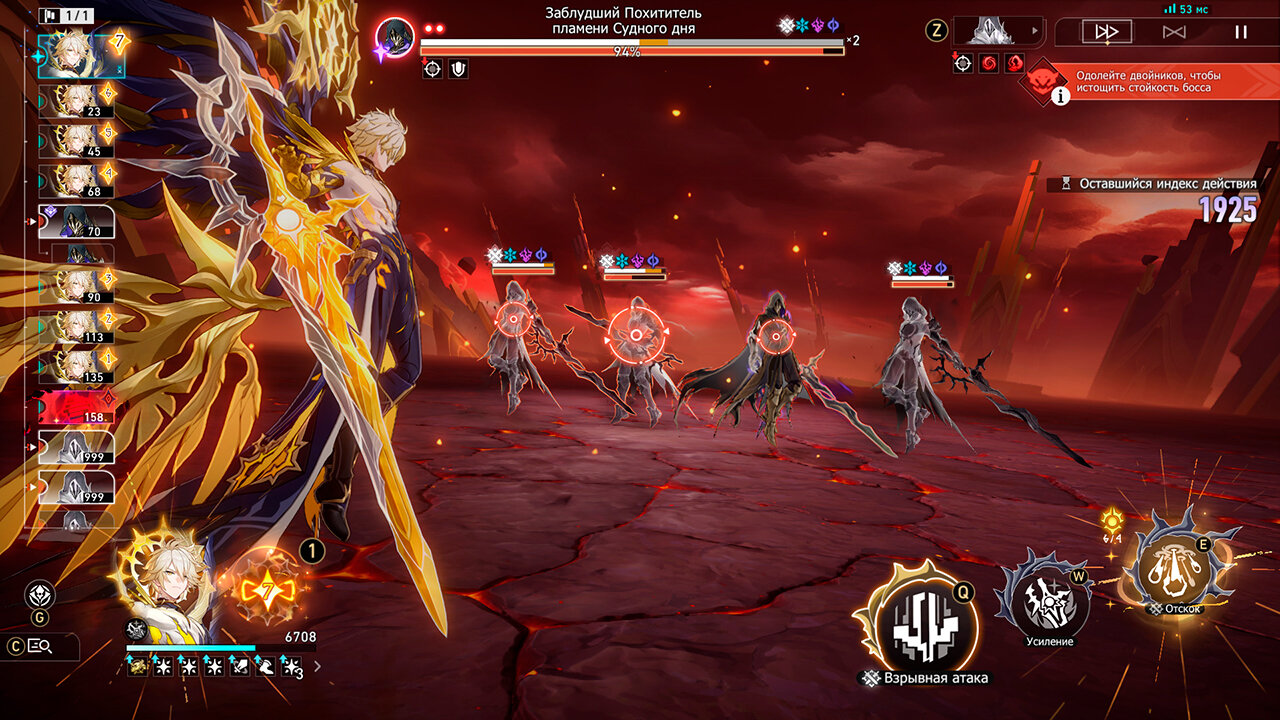Screen dimensions: 1280x720
Task: Show the info icon on the red tip banner
Action: [x=1059, y=95]
